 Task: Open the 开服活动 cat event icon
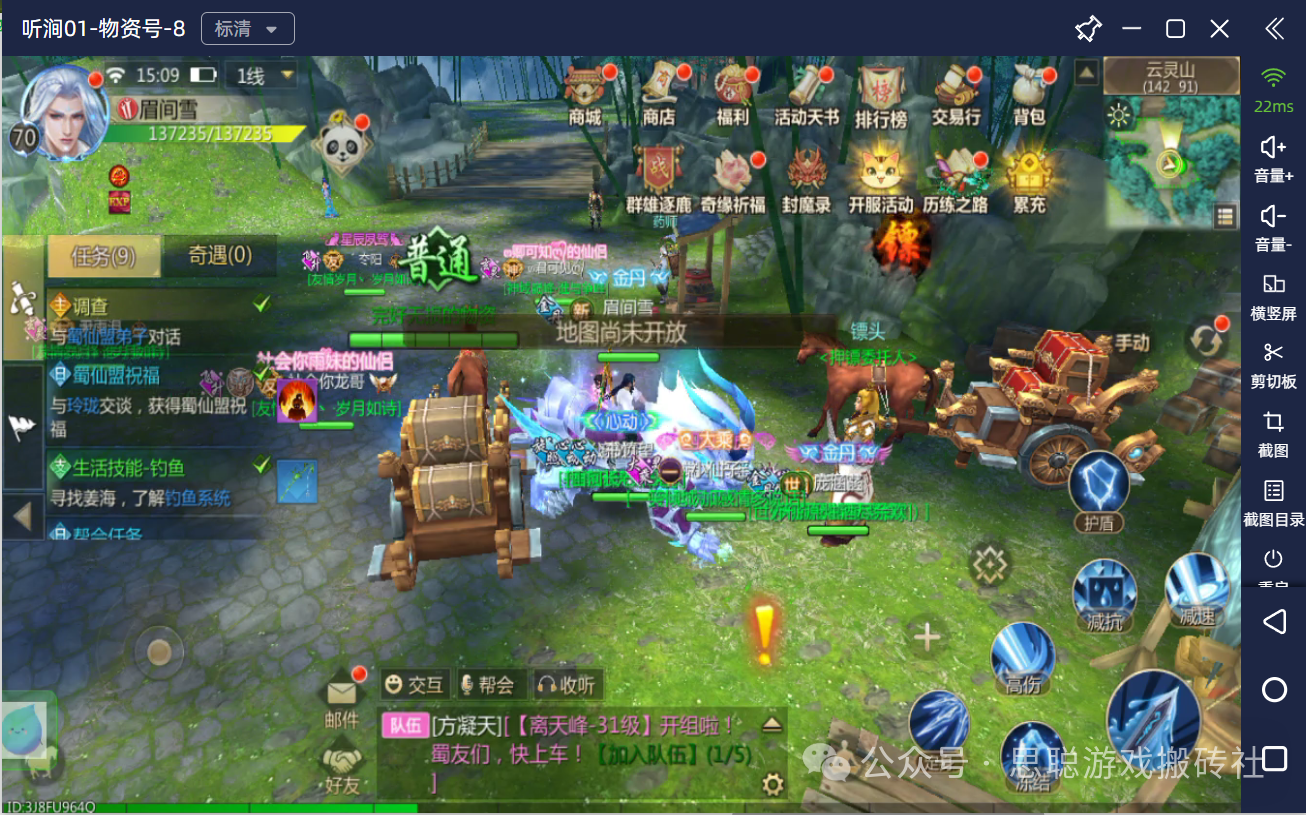(880, 180)
